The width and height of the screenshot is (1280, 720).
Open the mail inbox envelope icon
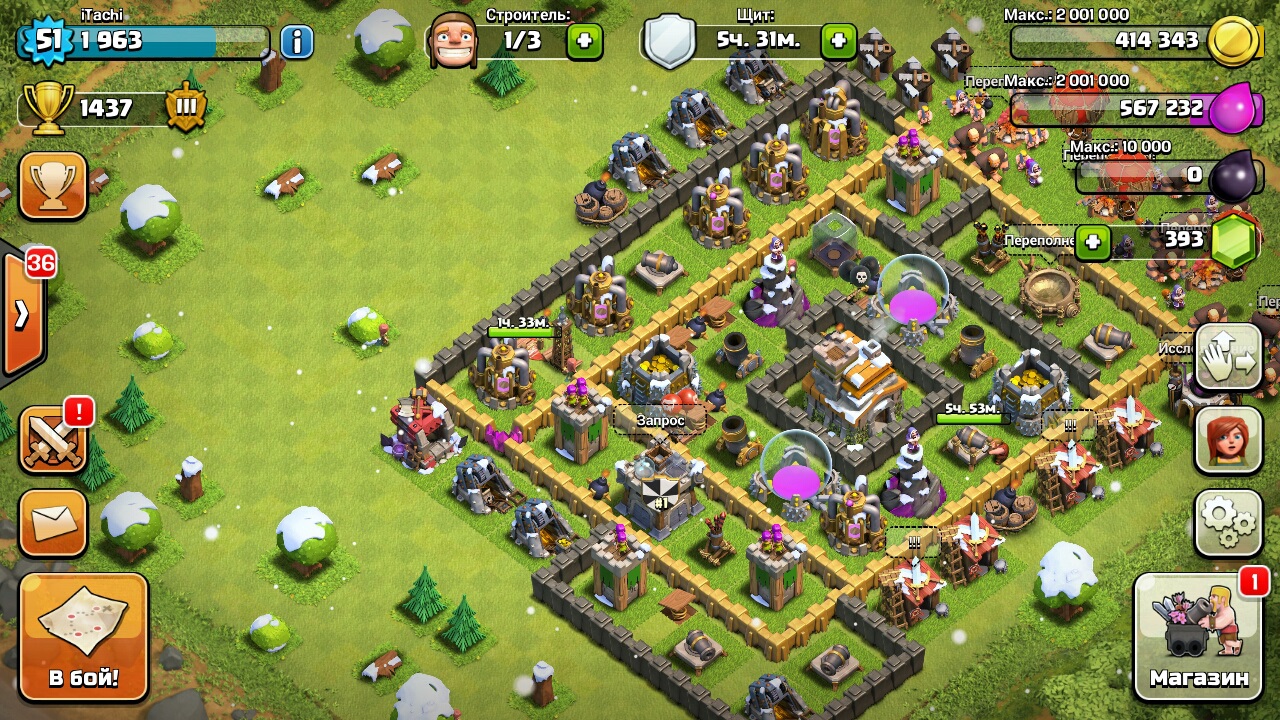[53, 522]
